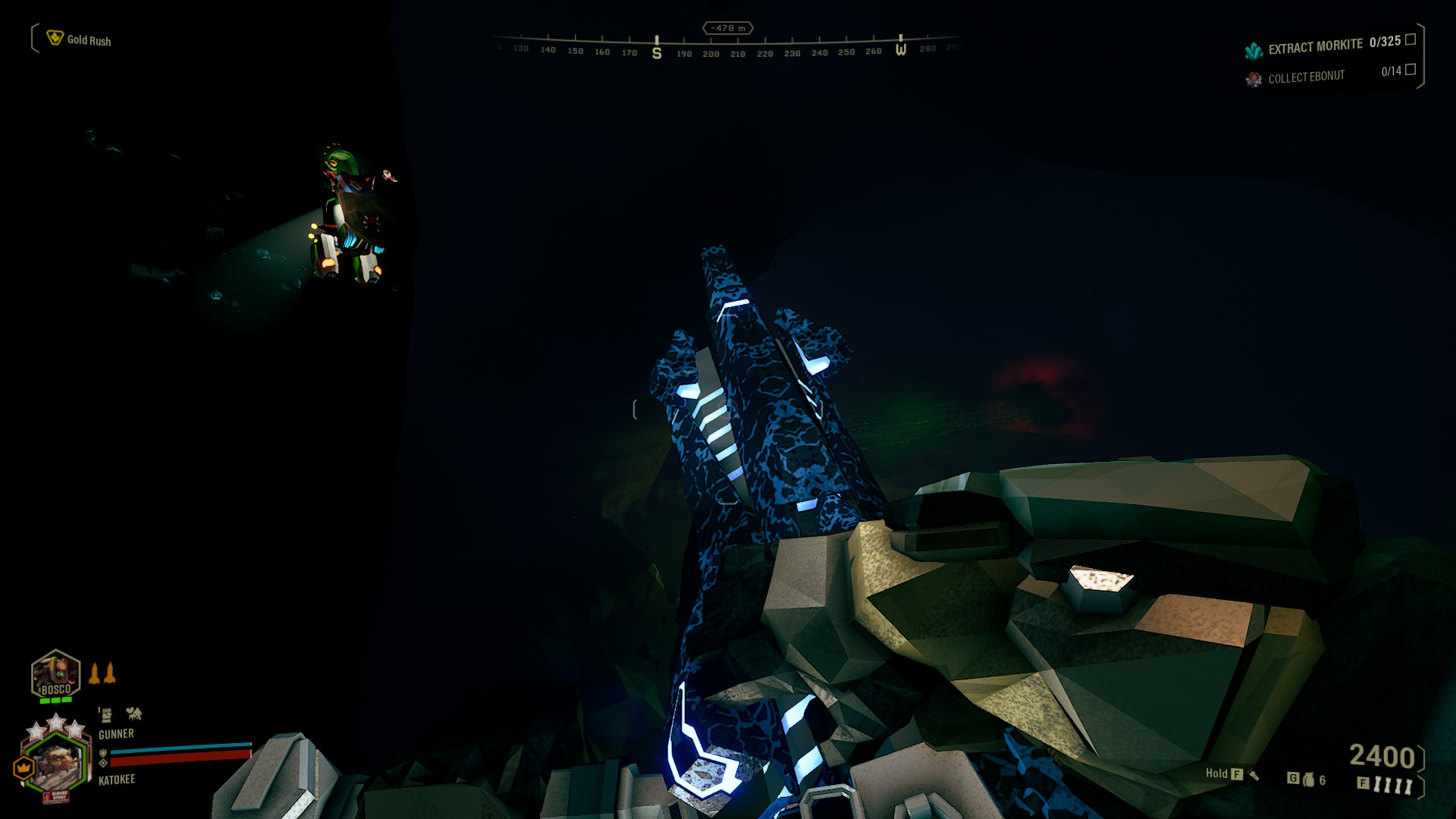
Task: Click the flashlight icon
Action: pos(1254,774)
